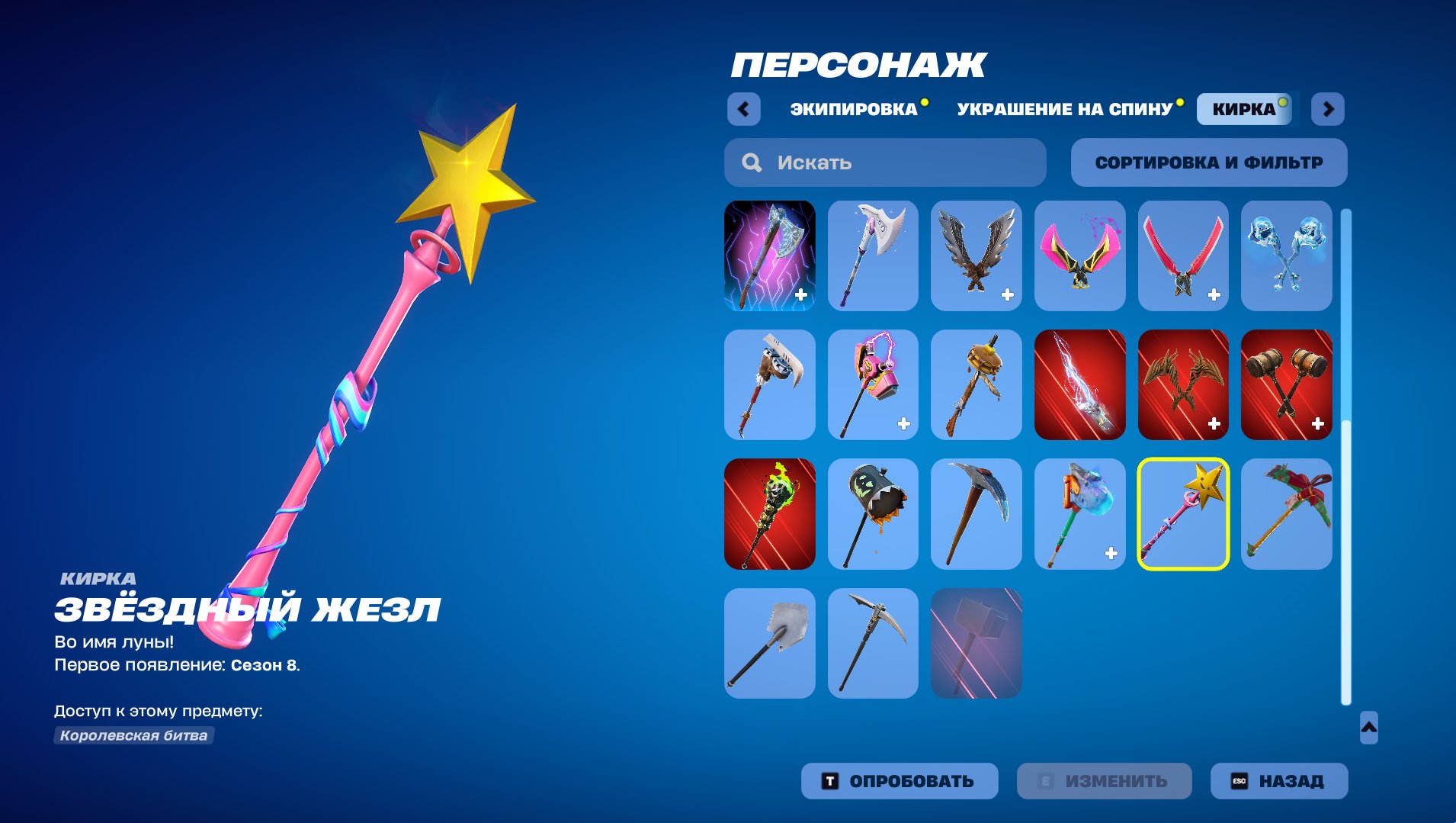
Task: Select the candy cane pickaxe
Action: click(x=1286, y=513)
